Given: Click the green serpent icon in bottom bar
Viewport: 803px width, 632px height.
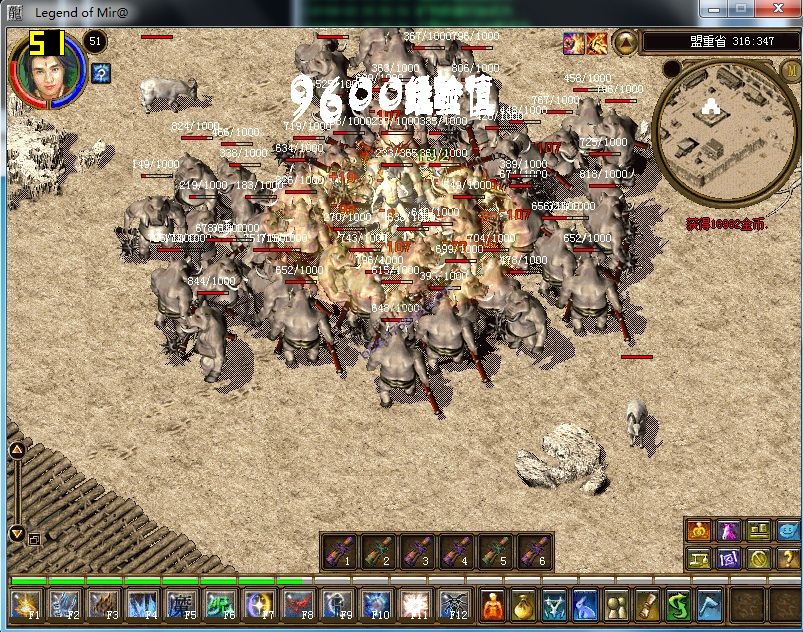Looking at the screenshot, I should click(679, 605).
